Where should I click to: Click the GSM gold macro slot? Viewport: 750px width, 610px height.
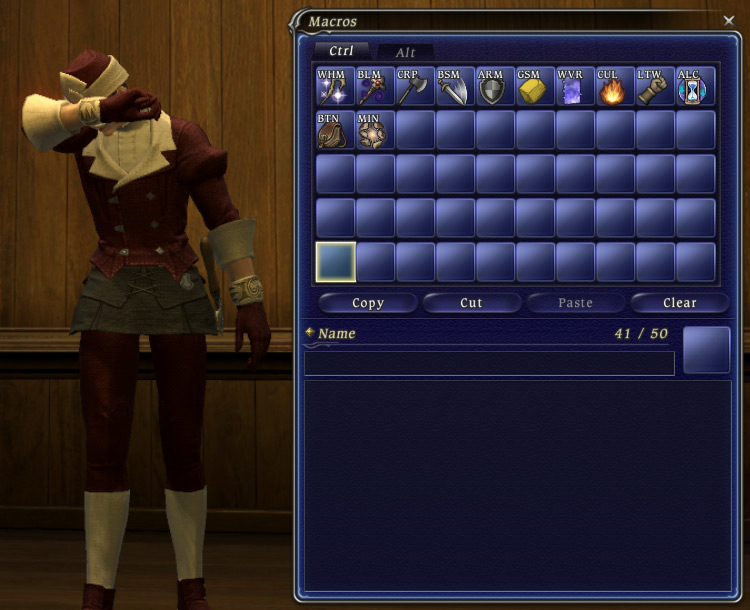535,87
